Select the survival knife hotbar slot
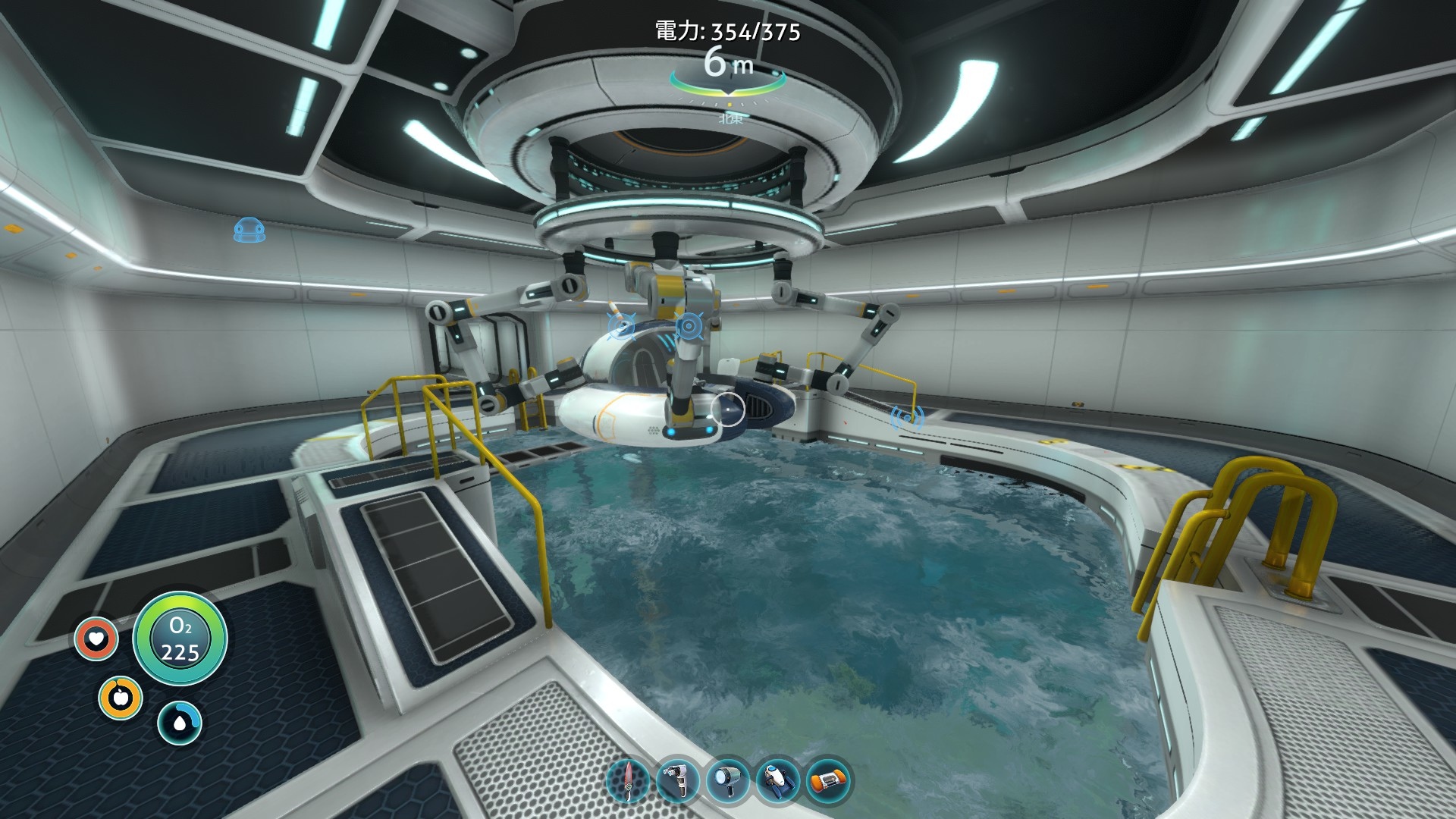1456x819 pixels. (628, 780)
